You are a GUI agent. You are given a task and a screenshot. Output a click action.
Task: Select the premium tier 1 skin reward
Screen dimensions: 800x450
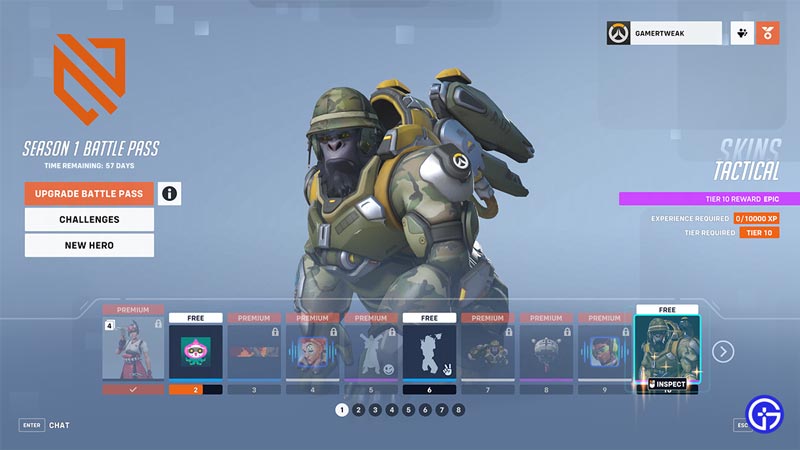pos(133,352)
